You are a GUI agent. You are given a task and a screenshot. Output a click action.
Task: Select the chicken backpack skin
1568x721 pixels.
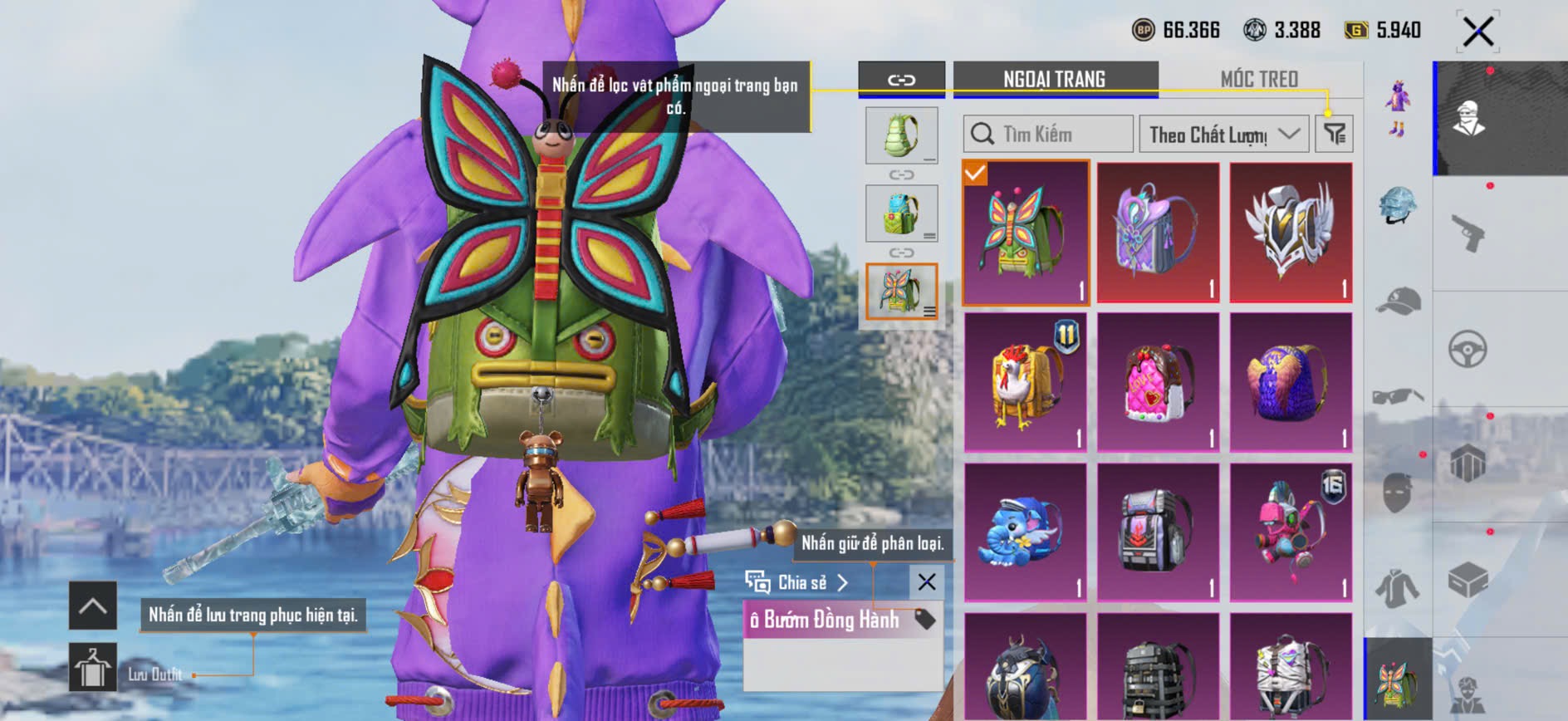point(1026,382)
